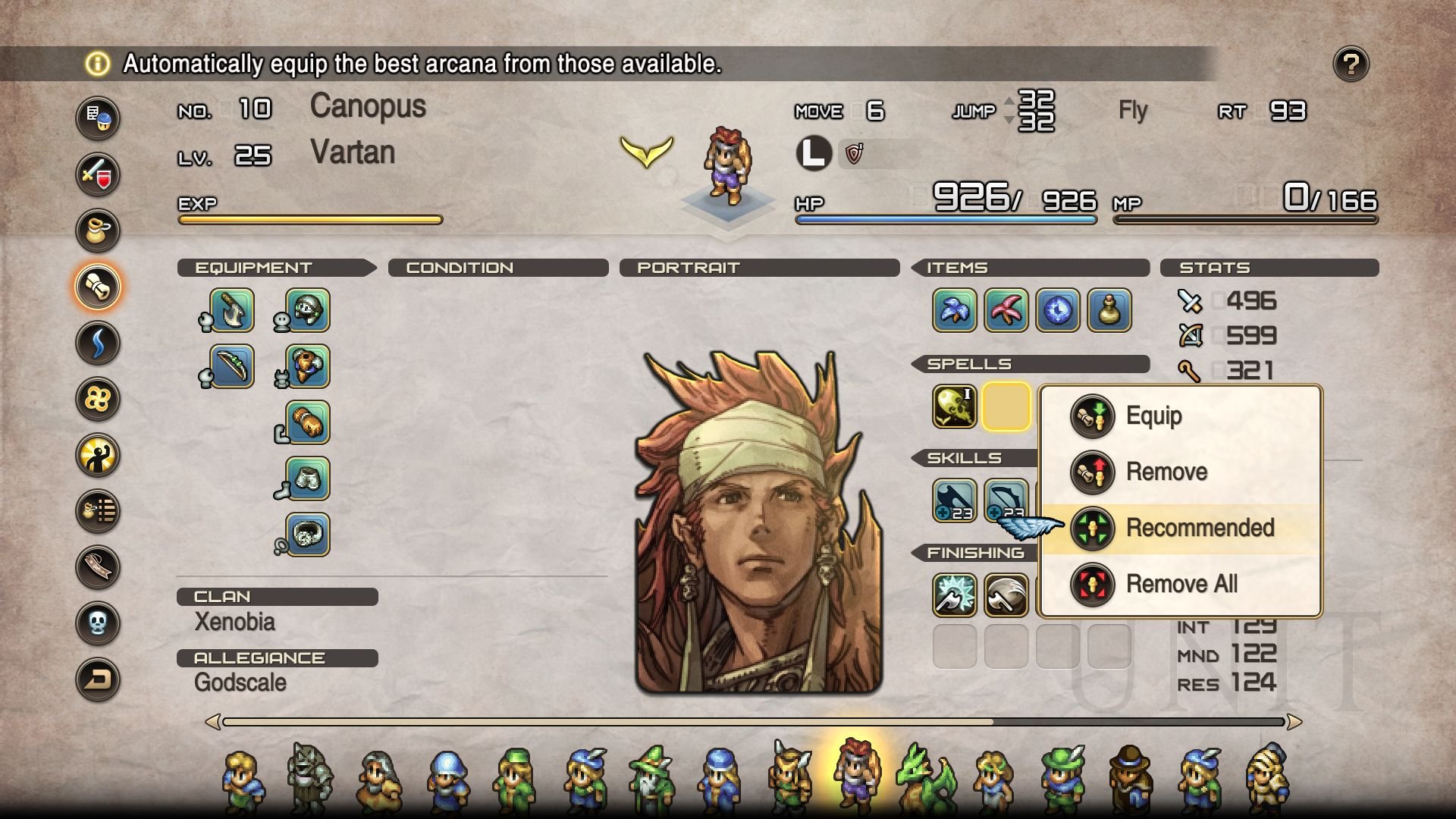Select the blue flower item slot
This screenshot has height=819, width=1456.
click(x=954, y=311)
